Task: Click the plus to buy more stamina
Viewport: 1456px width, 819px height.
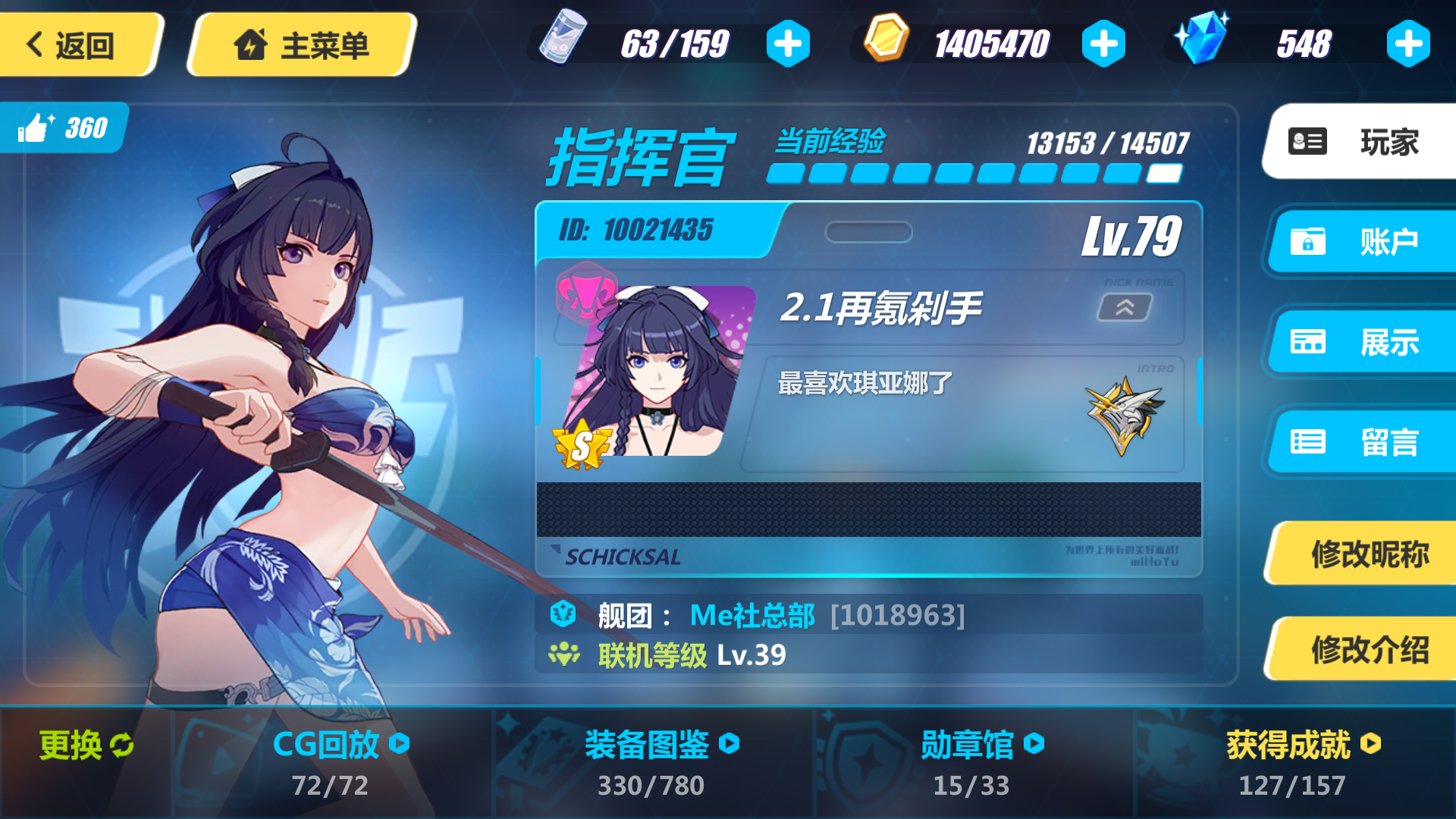Action: point(788,43)
